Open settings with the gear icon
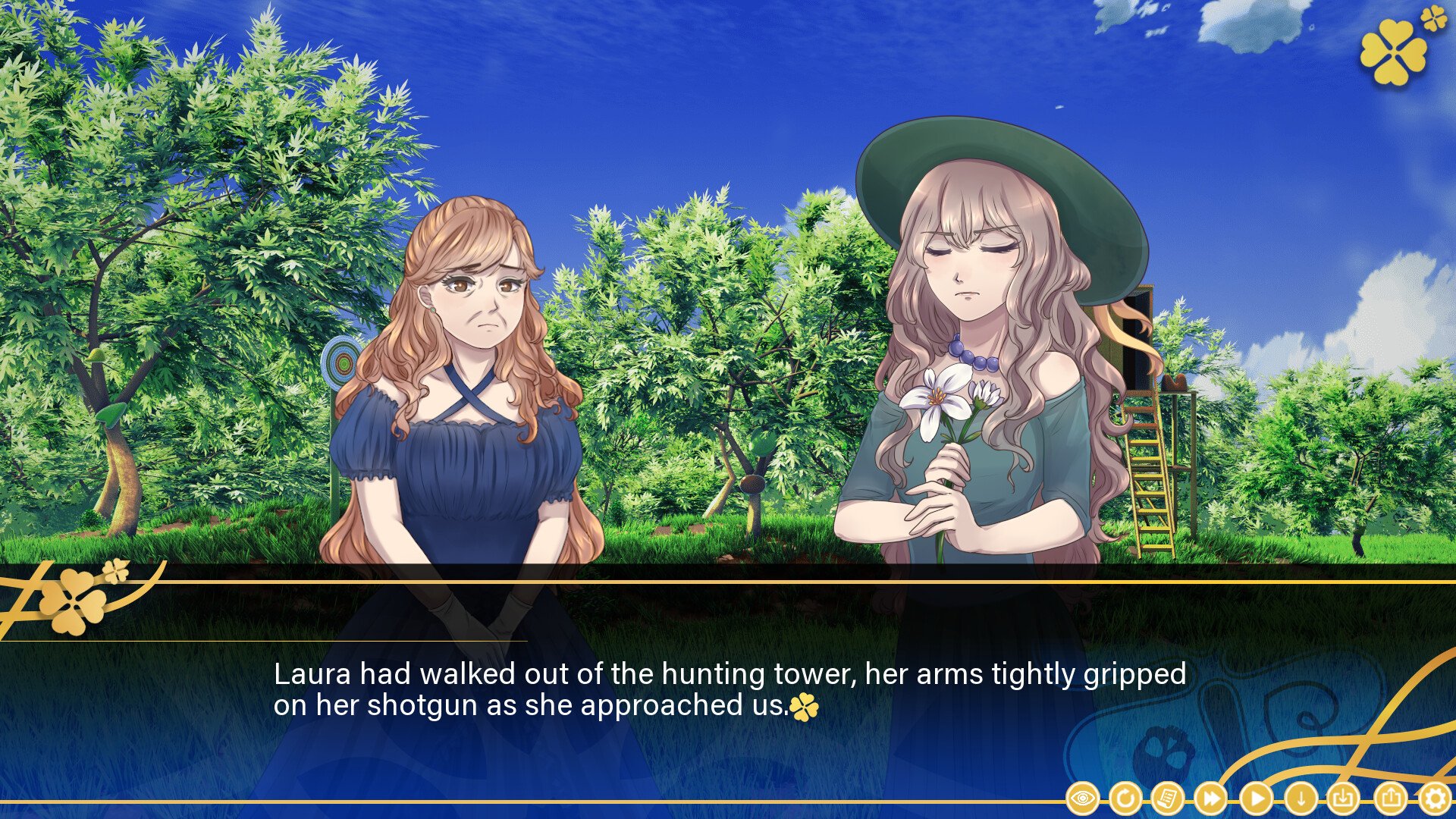The width and height of the screenshot is (1456, 819). tap(1437, 799)
